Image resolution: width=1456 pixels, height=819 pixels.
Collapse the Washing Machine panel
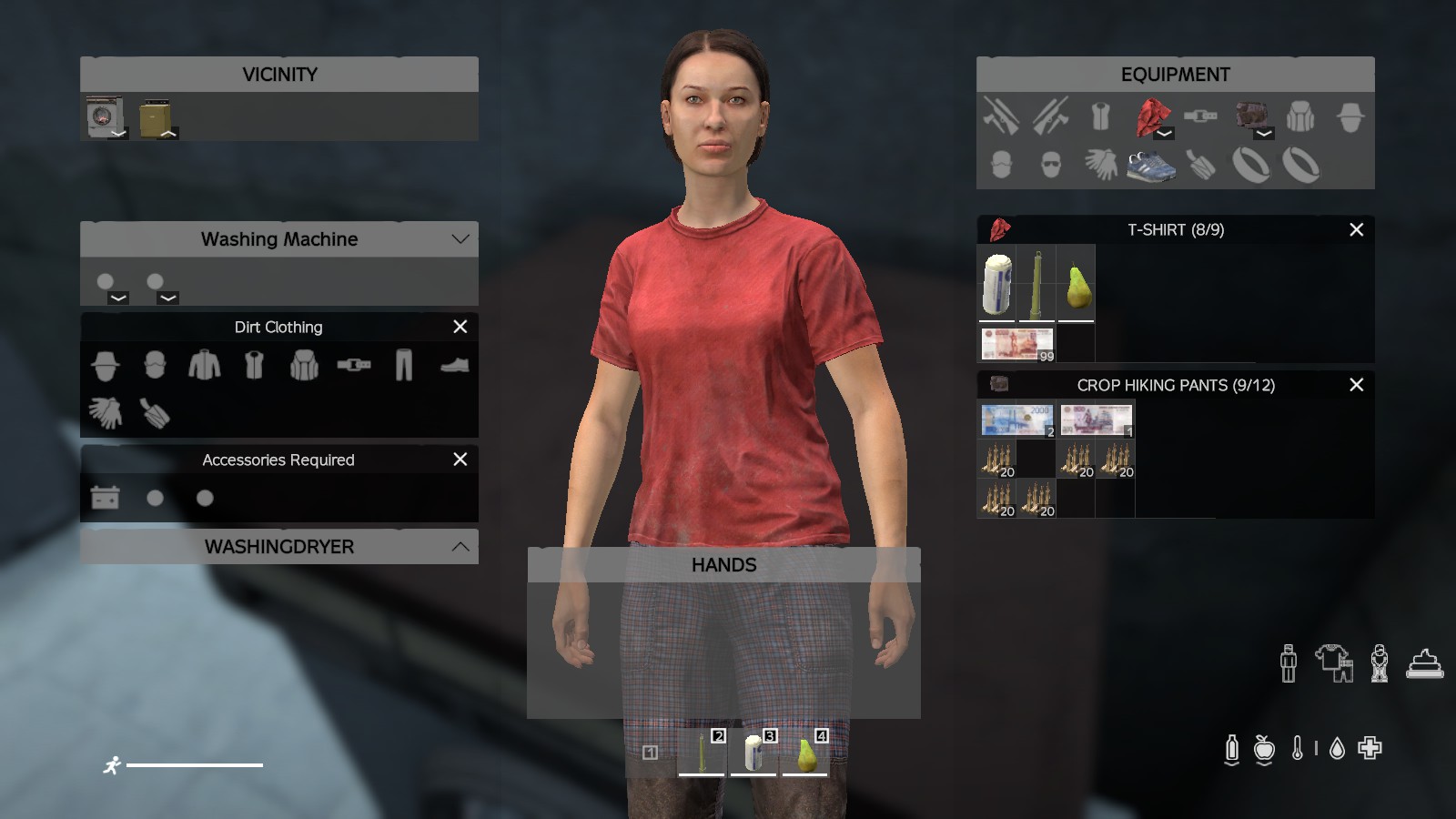coord(460,239)
